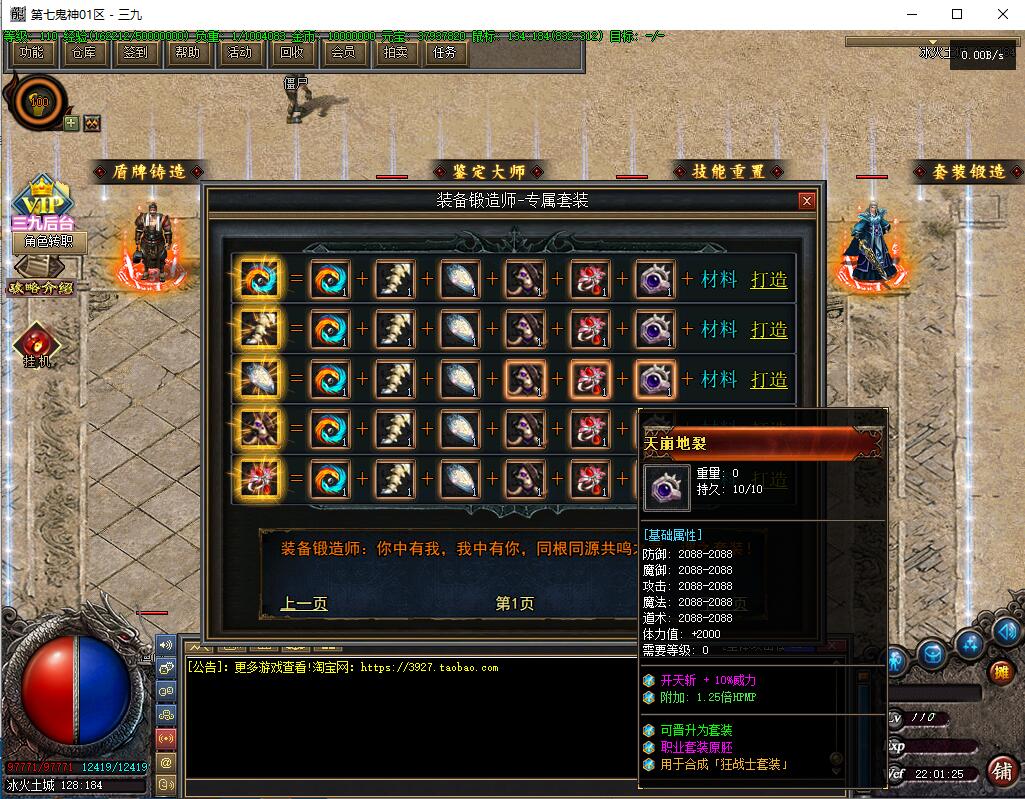Show the 活动 events panel
Viewport: 1025px width, 799px height.
239,53
